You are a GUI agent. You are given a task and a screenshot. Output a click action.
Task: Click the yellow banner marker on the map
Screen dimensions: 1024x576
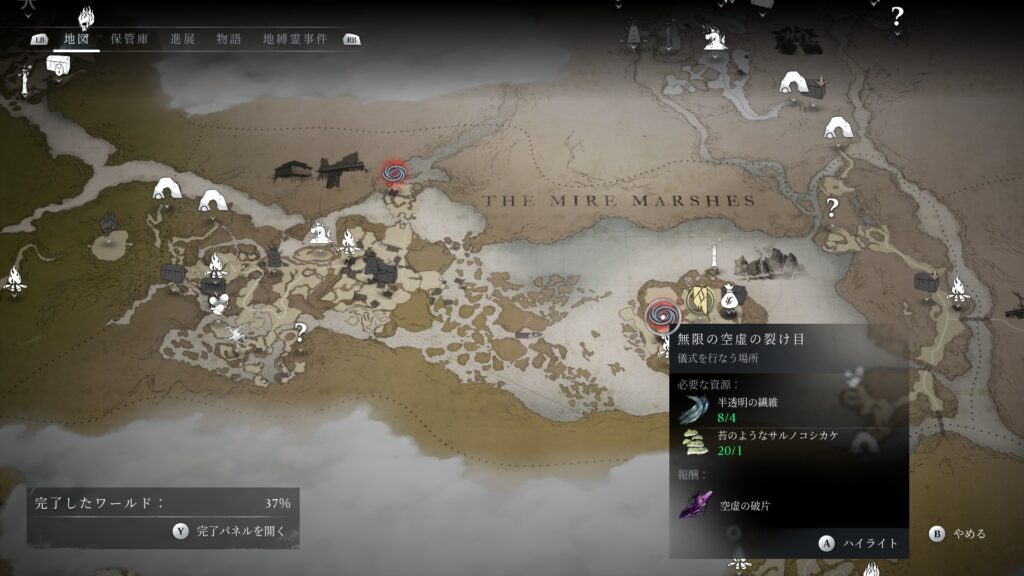click(701, 298)
